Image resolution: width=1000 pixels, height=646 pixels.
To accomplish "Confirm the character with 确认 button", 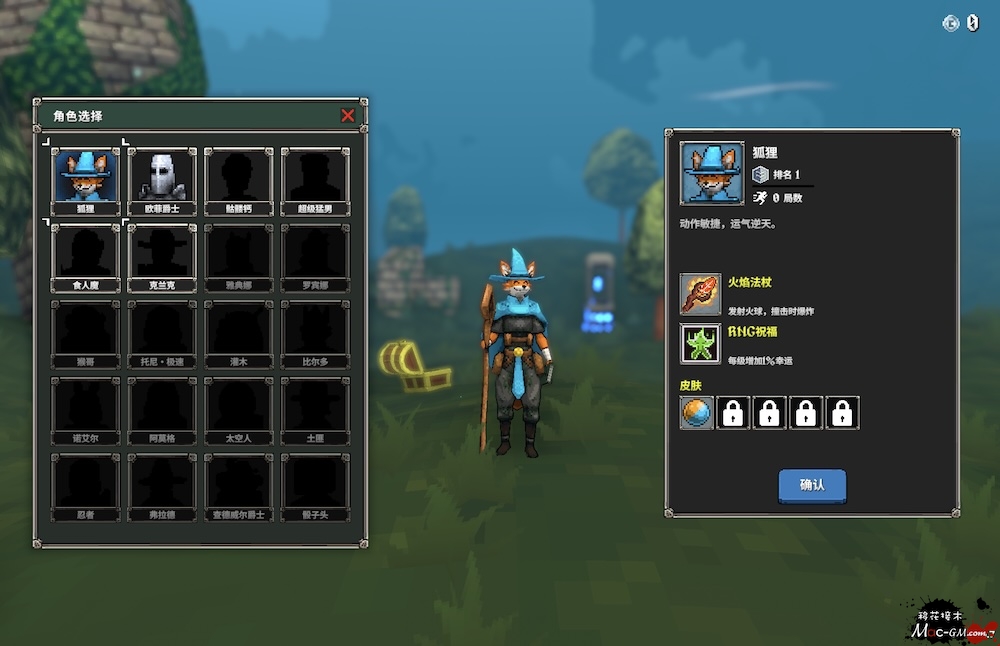I will pyautogui.click(x=812, y=485).
